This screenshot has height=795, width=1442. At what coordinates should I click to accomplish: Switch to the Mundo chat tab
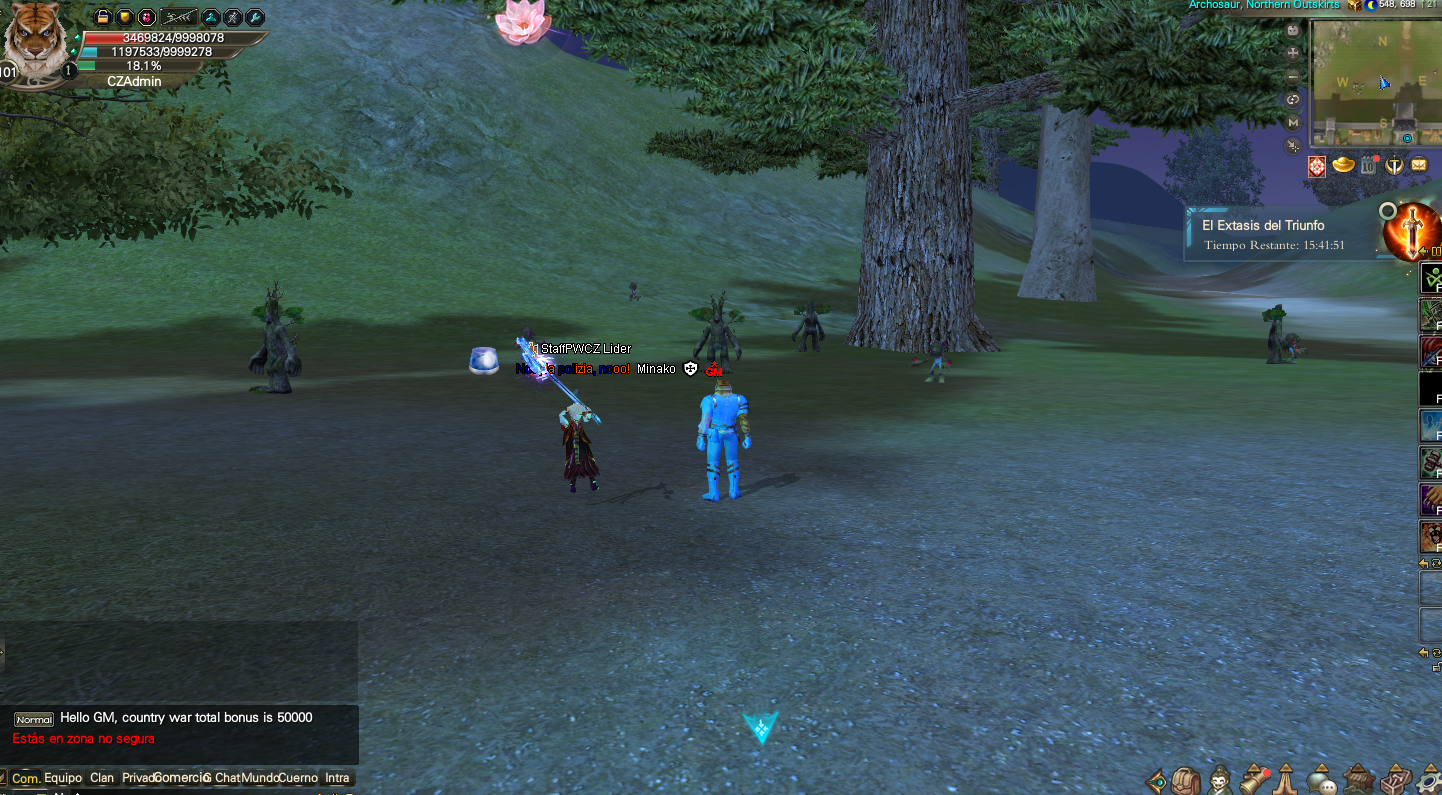point(260,778)
